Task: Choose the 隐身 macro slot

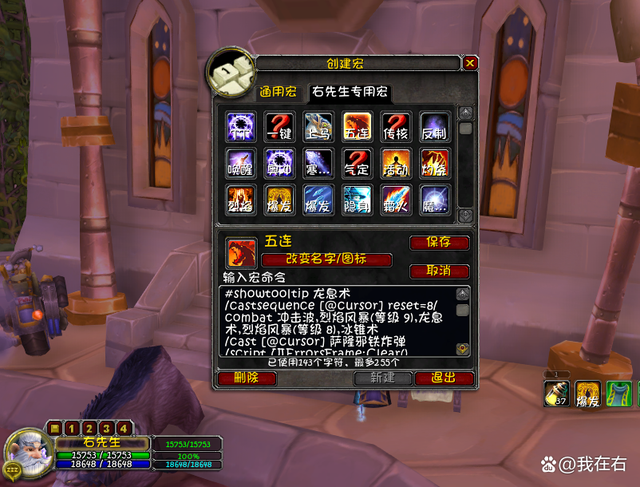Action: (x=357, y=200)
